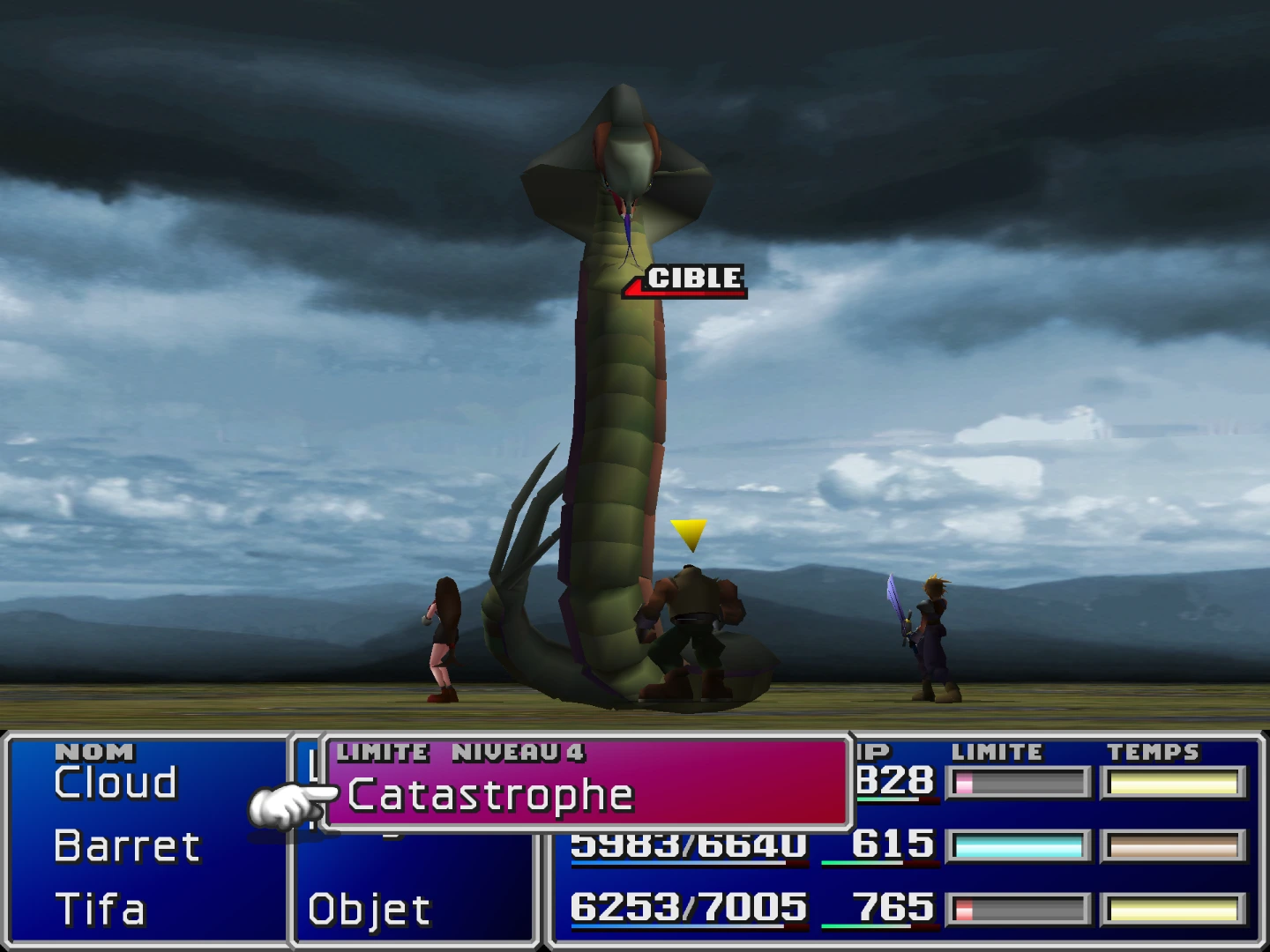Select Cloud's name in the party list

coord(115,782)
